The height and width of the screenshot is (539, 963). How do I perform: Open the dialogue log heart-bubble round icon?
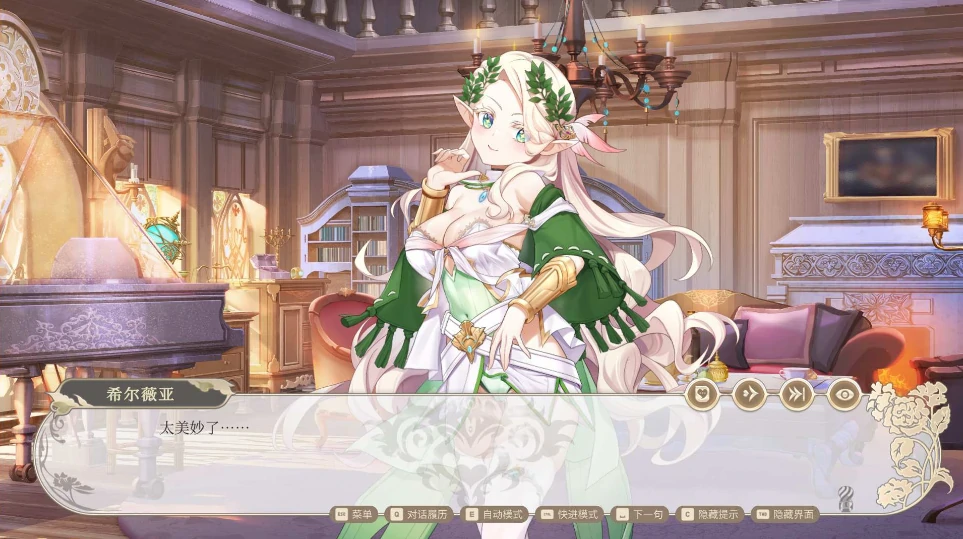(702, 394)
